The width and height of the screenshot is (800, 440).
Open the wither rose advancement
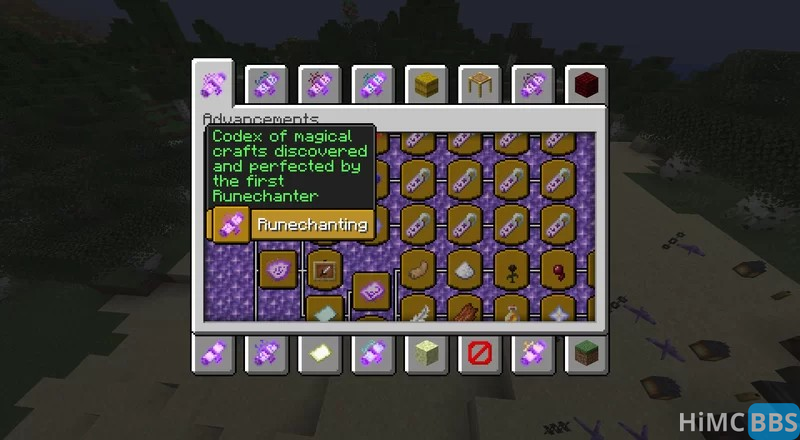(512, 269)
